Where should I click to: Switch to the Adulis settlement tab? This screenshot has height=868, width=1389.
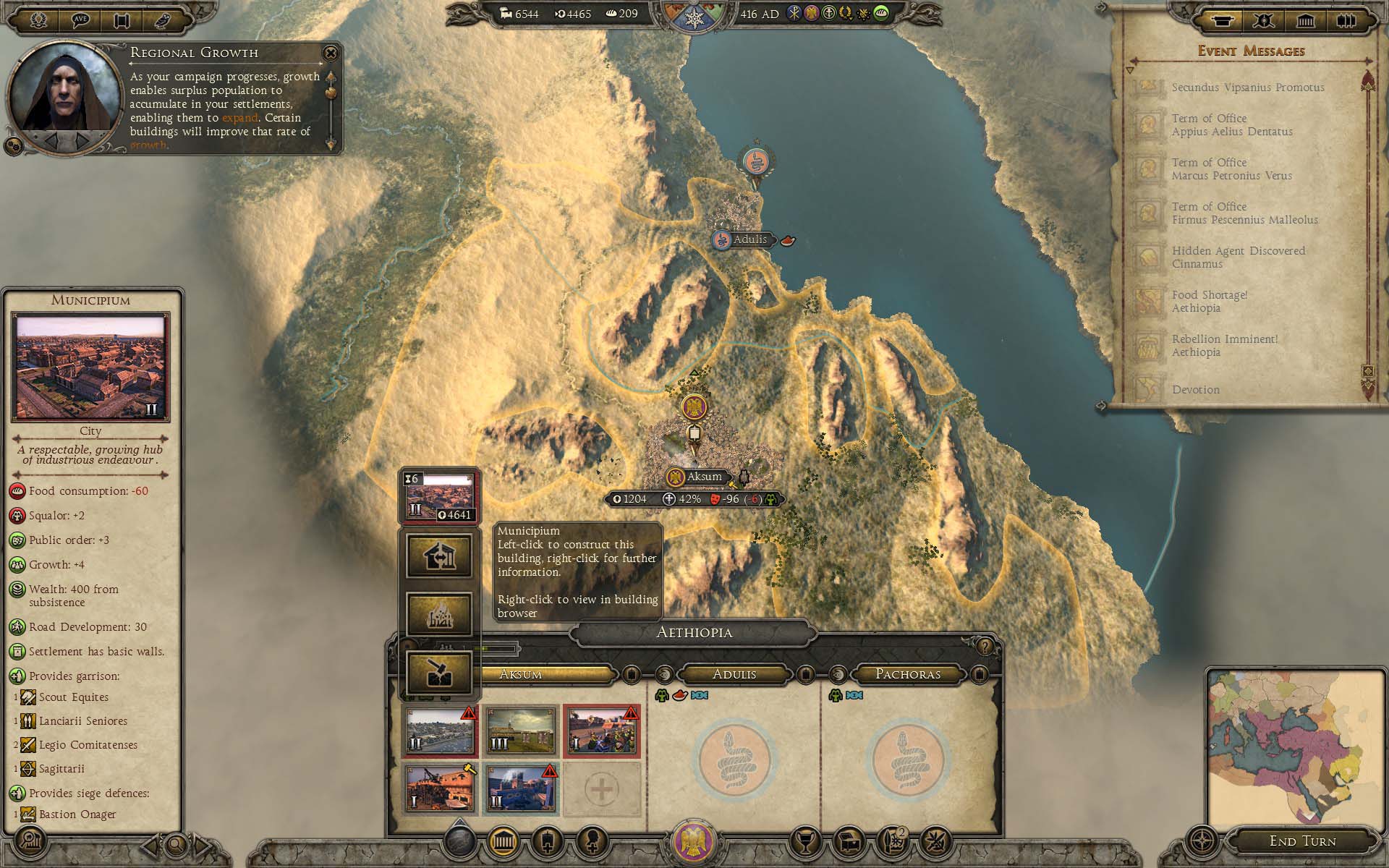734,674
